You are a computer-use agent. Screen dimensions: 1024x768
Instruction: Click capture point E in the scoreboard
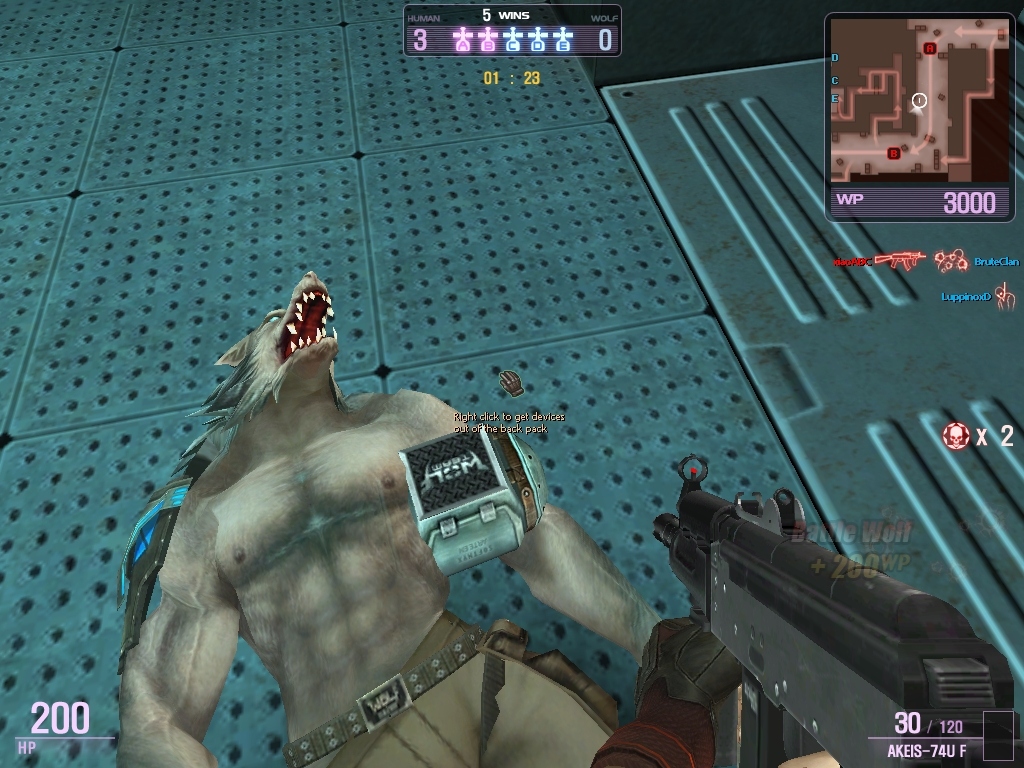[x=564, y=40]
